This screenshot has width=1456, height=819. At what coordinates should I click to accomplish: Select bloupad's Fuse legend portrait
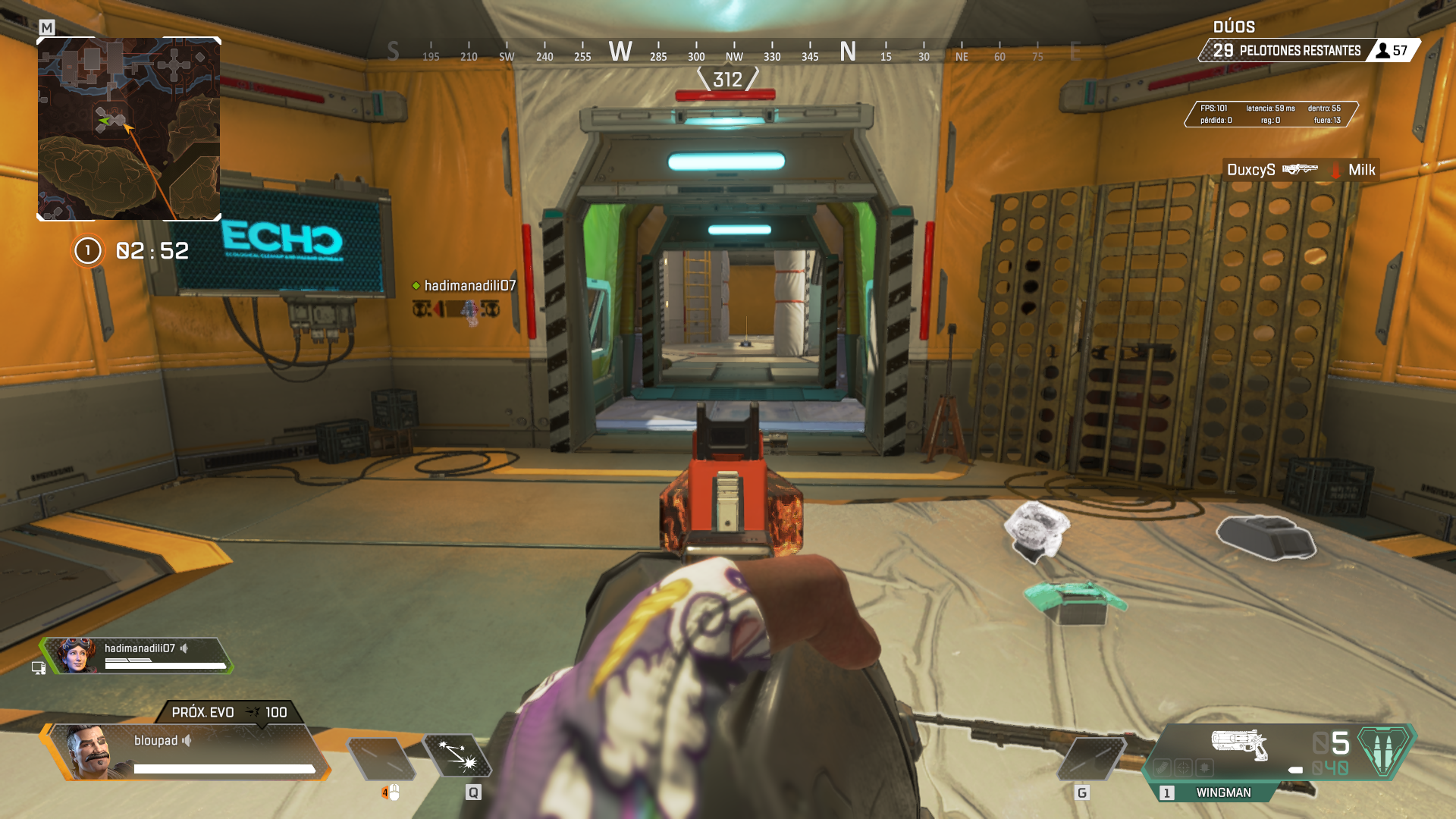point(89,753)
